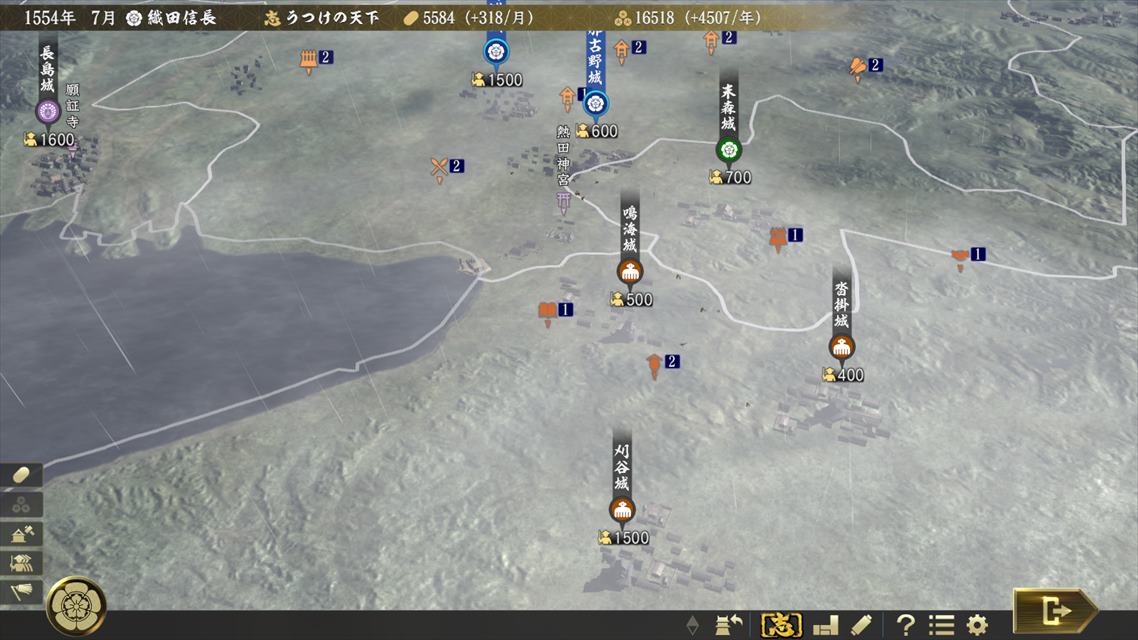Click the pencil icon in bottom bar

point(861,625)
